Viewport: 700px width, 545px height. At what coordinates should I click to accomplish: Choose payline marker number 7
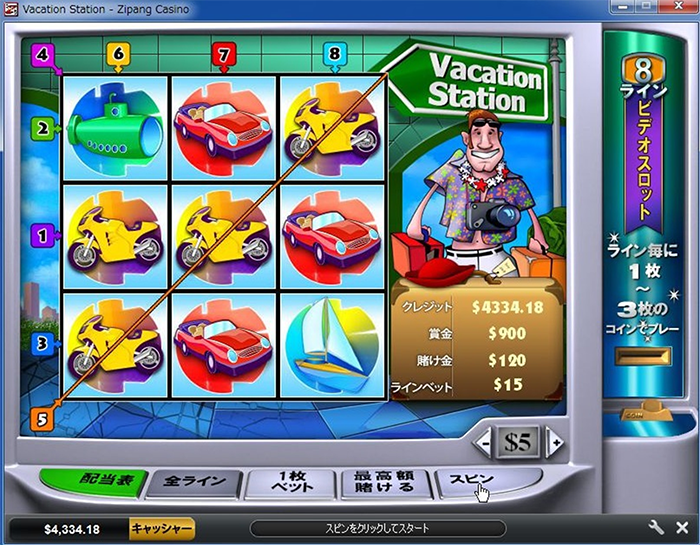coord(224,53)
